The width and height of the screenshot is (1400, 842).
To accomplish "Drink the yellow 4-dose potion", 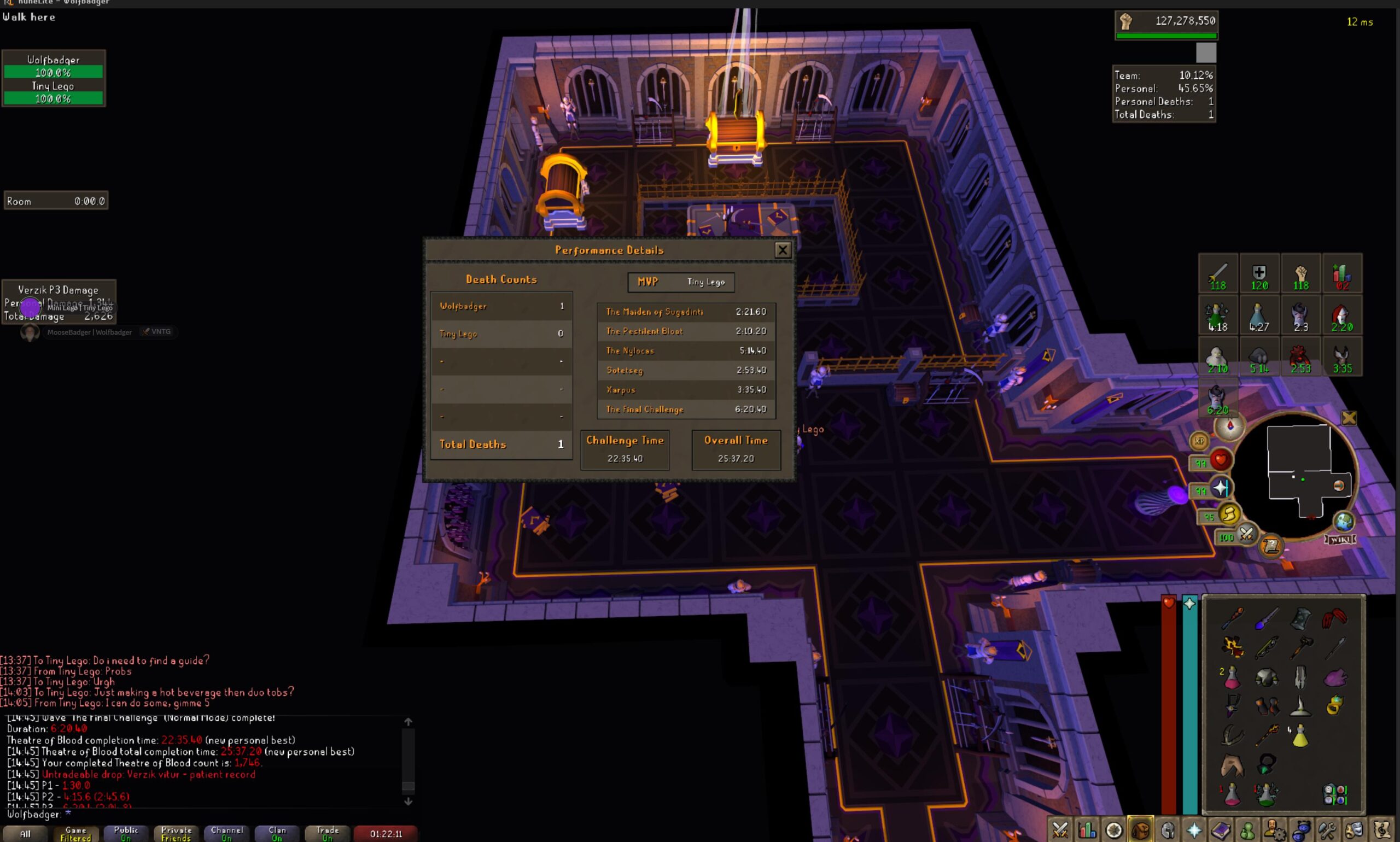I will coord(1300,736).
